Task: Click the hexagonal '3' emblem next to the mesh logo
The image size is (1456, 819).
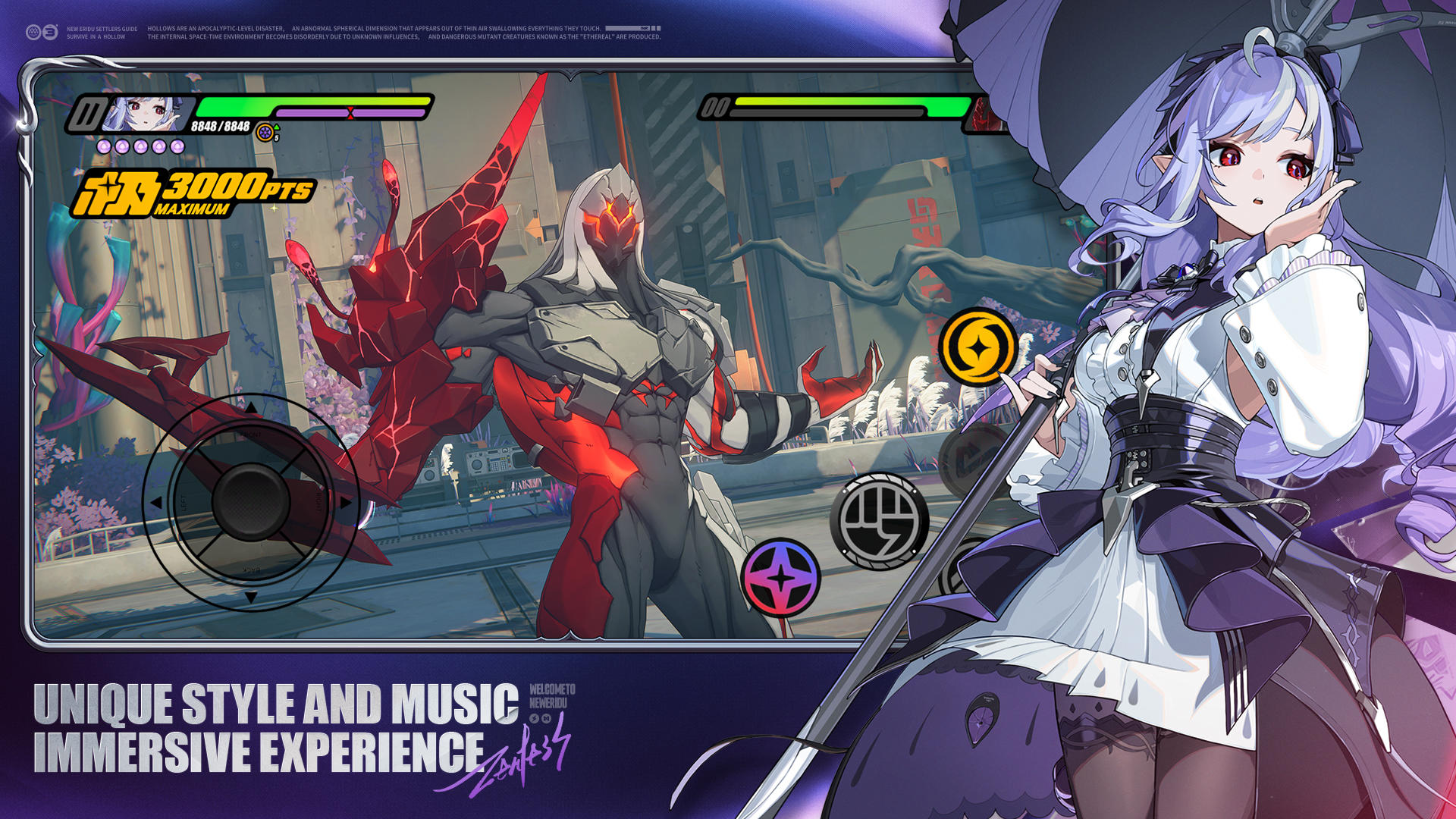Action: coord(49,32)
